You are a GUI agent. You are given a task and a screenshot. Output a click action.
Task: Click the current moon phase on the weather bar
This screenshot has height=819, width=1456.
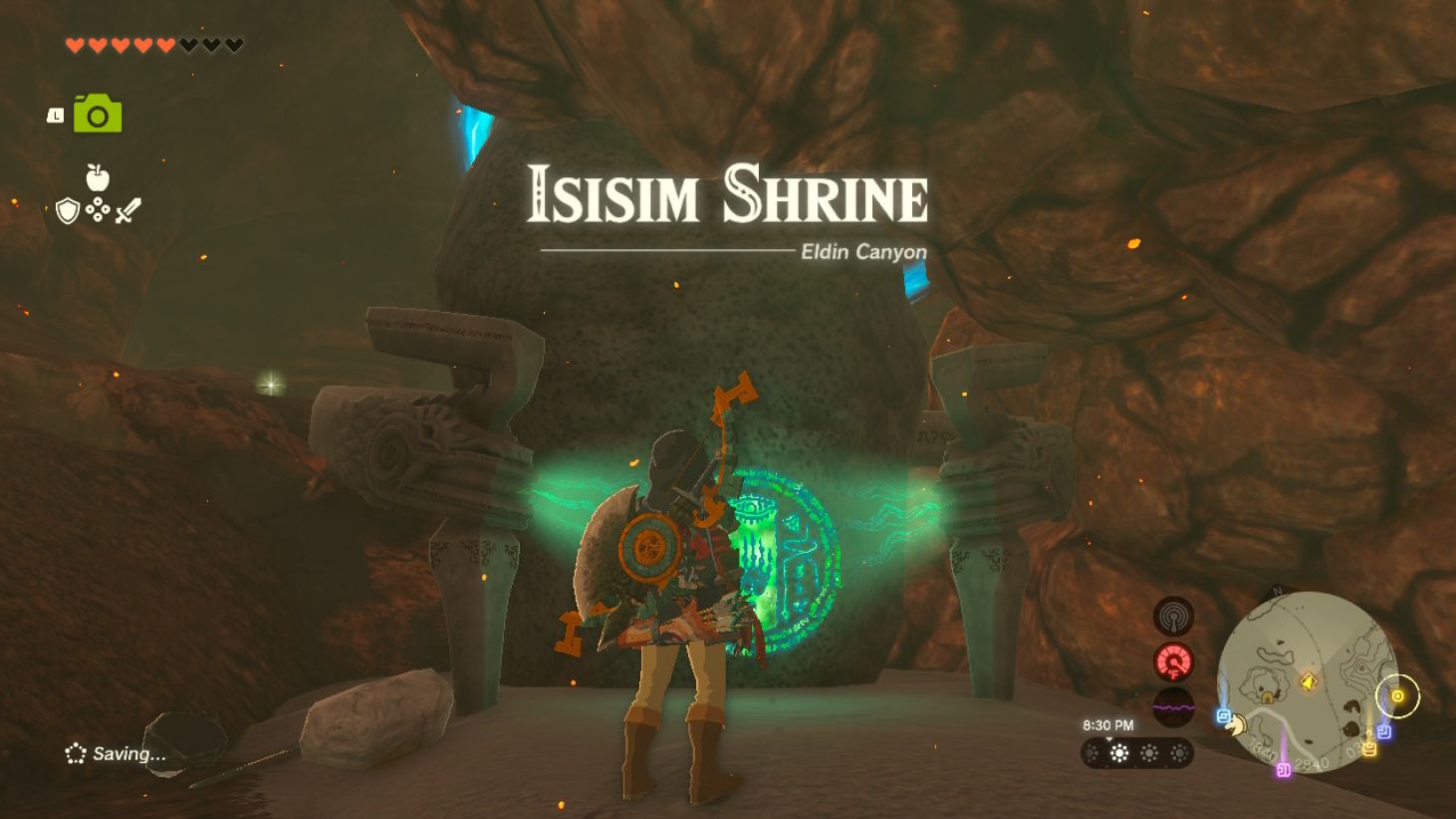(1118, 752)
